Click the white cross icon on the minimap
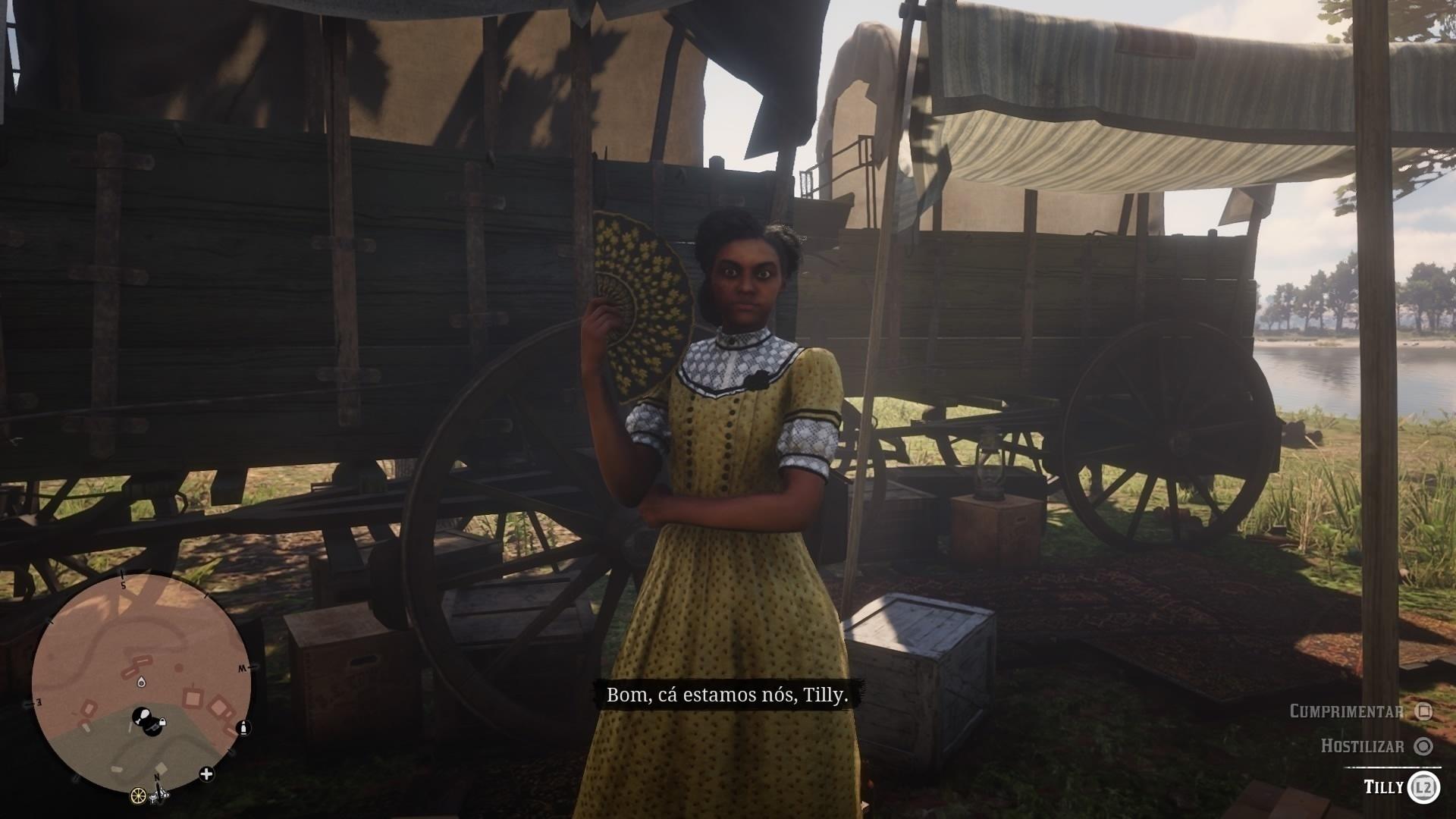The width and height of the screenshot is (1456, 819). (x=206, y=773)
